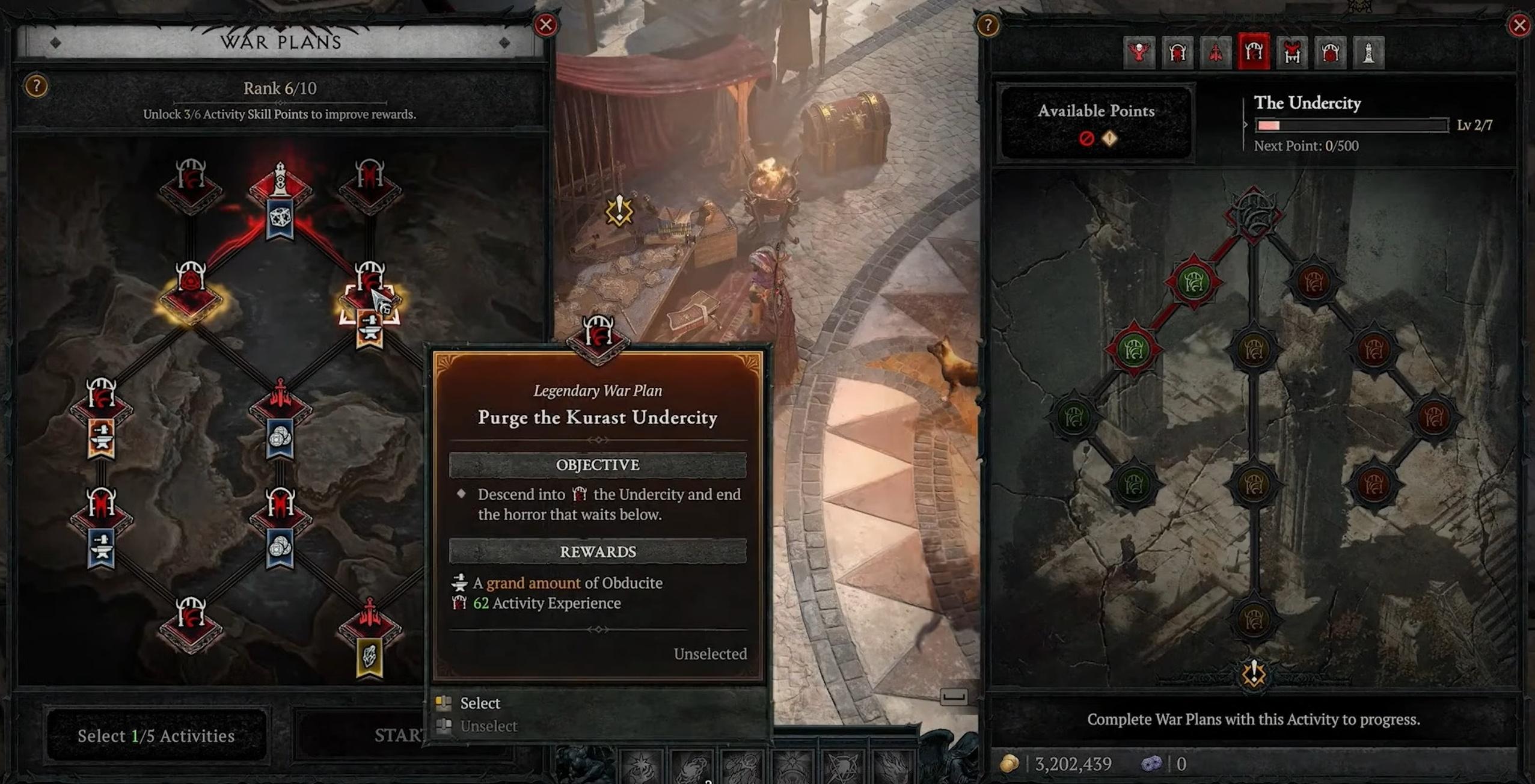The height and width of the screenshot is (784, 1535).
Task: Click the bottom exclamation node of skill tree
Action: point(1253,673)
